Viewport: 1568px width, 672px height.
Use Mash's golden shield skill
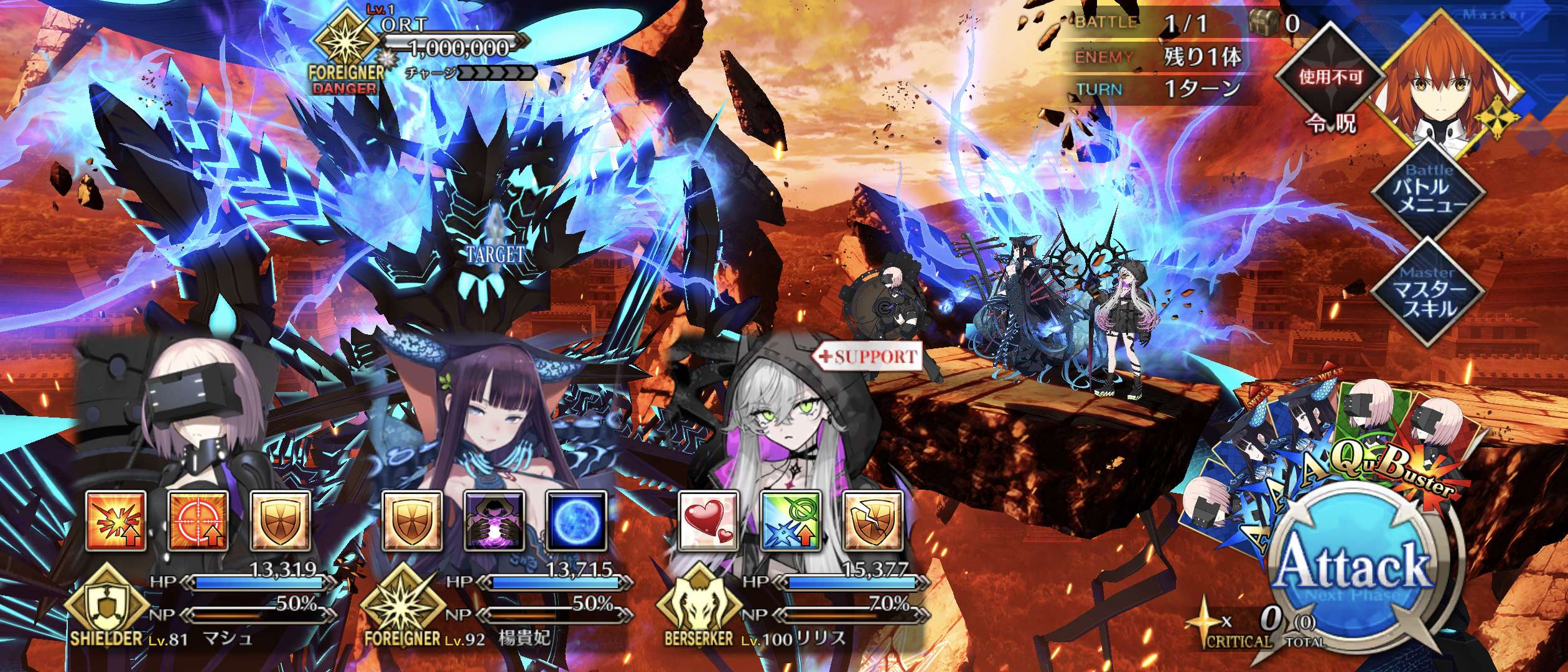[280, 521]
